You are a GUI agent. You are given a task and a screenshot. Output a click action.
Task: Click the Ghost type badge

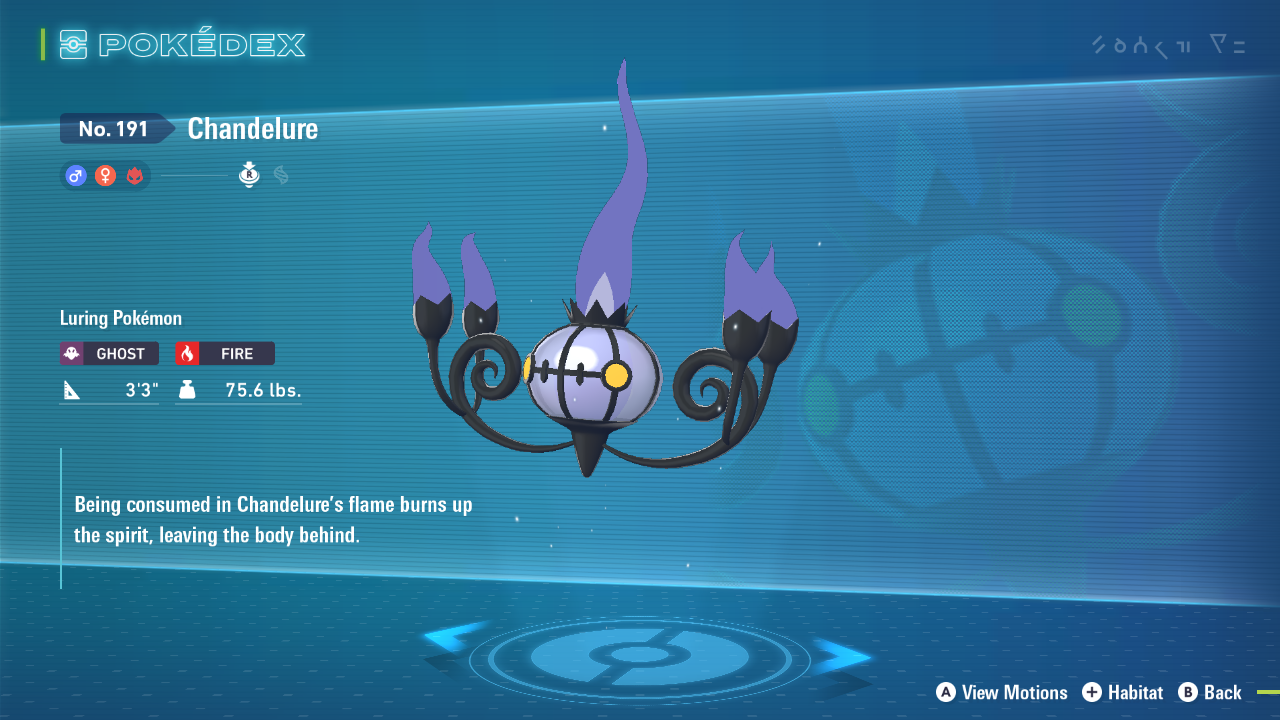coord(109,353)
